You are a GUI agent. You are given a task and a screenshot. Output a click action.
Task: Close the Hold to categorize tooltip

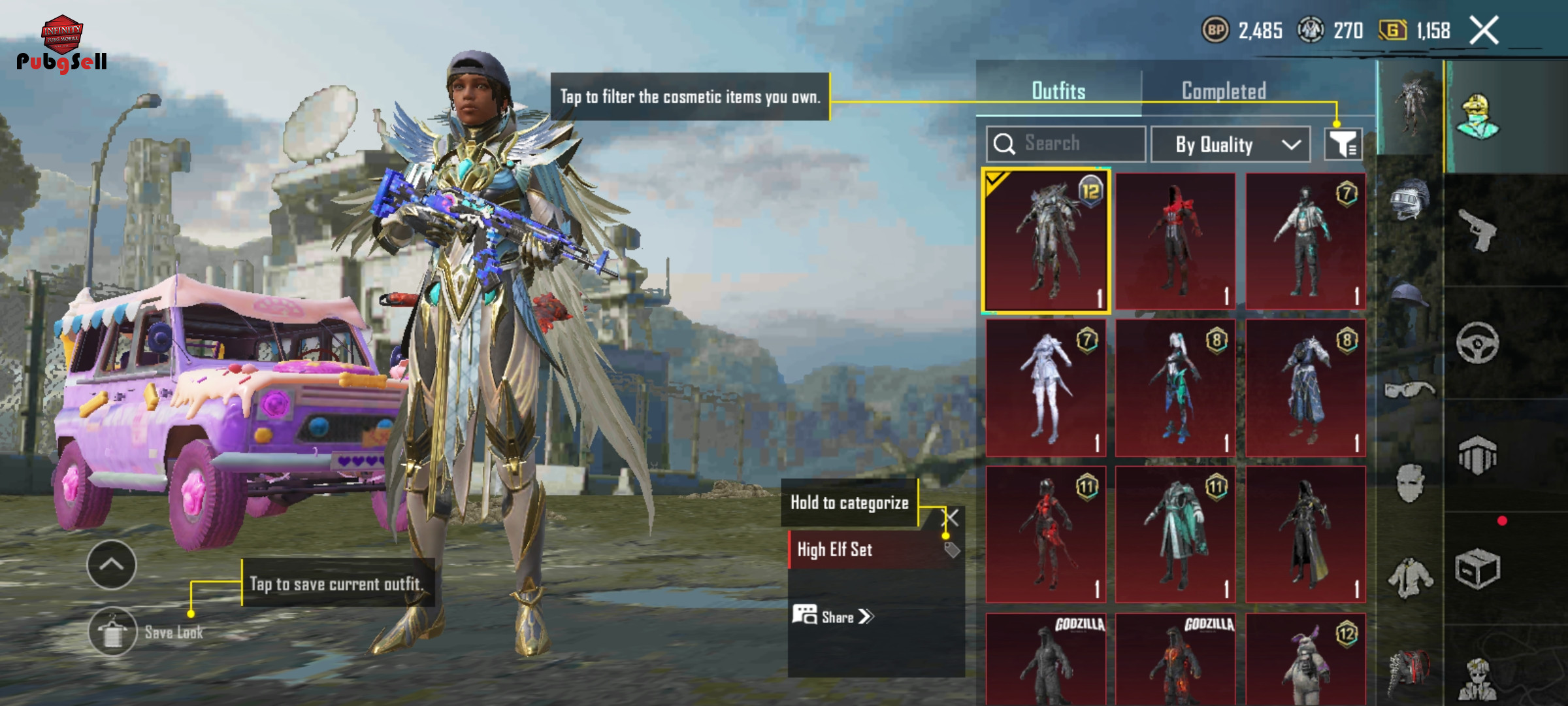tap(952, 518)
